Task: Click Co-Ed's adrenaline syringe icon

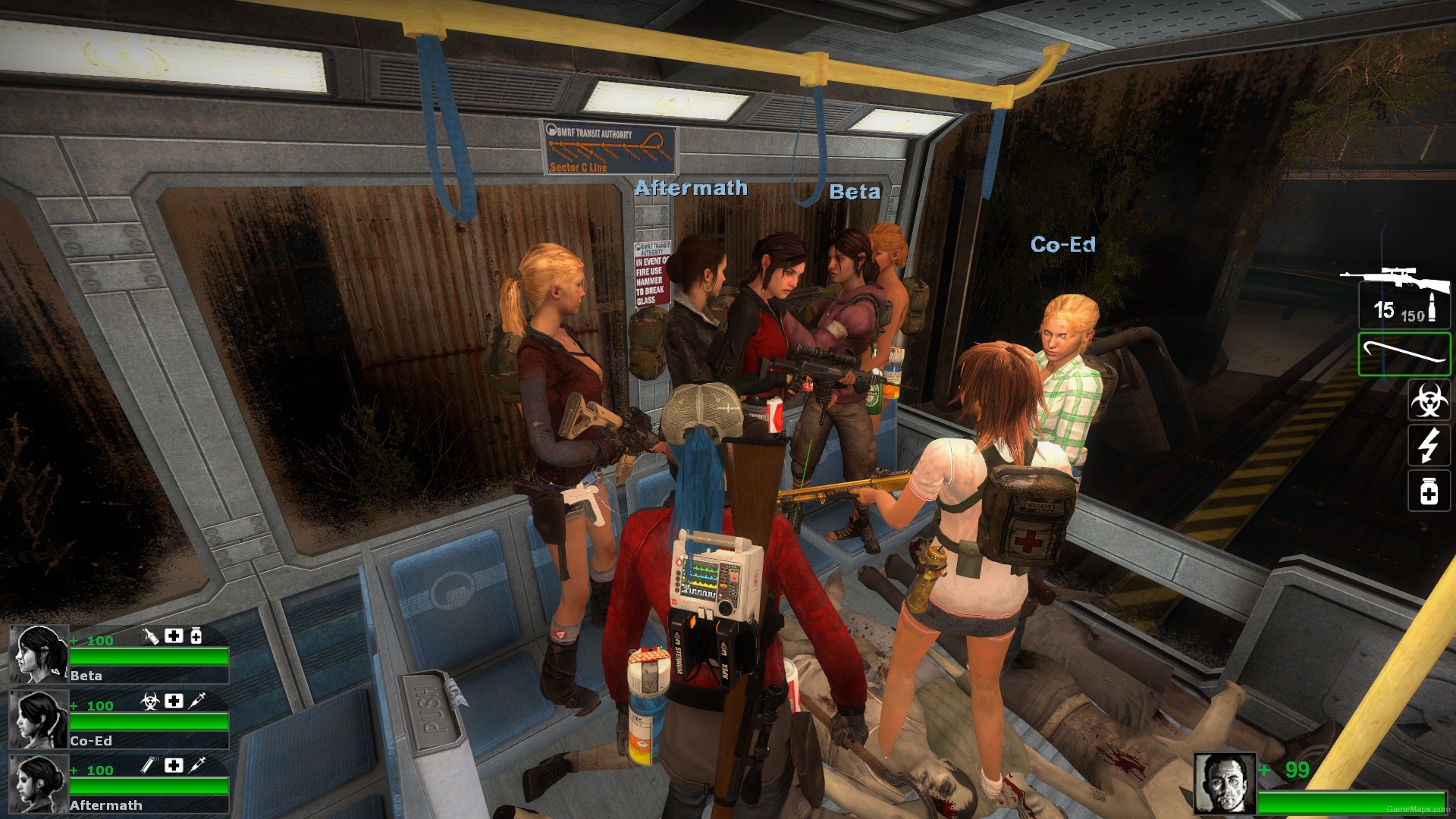Action: click(197, 701)
